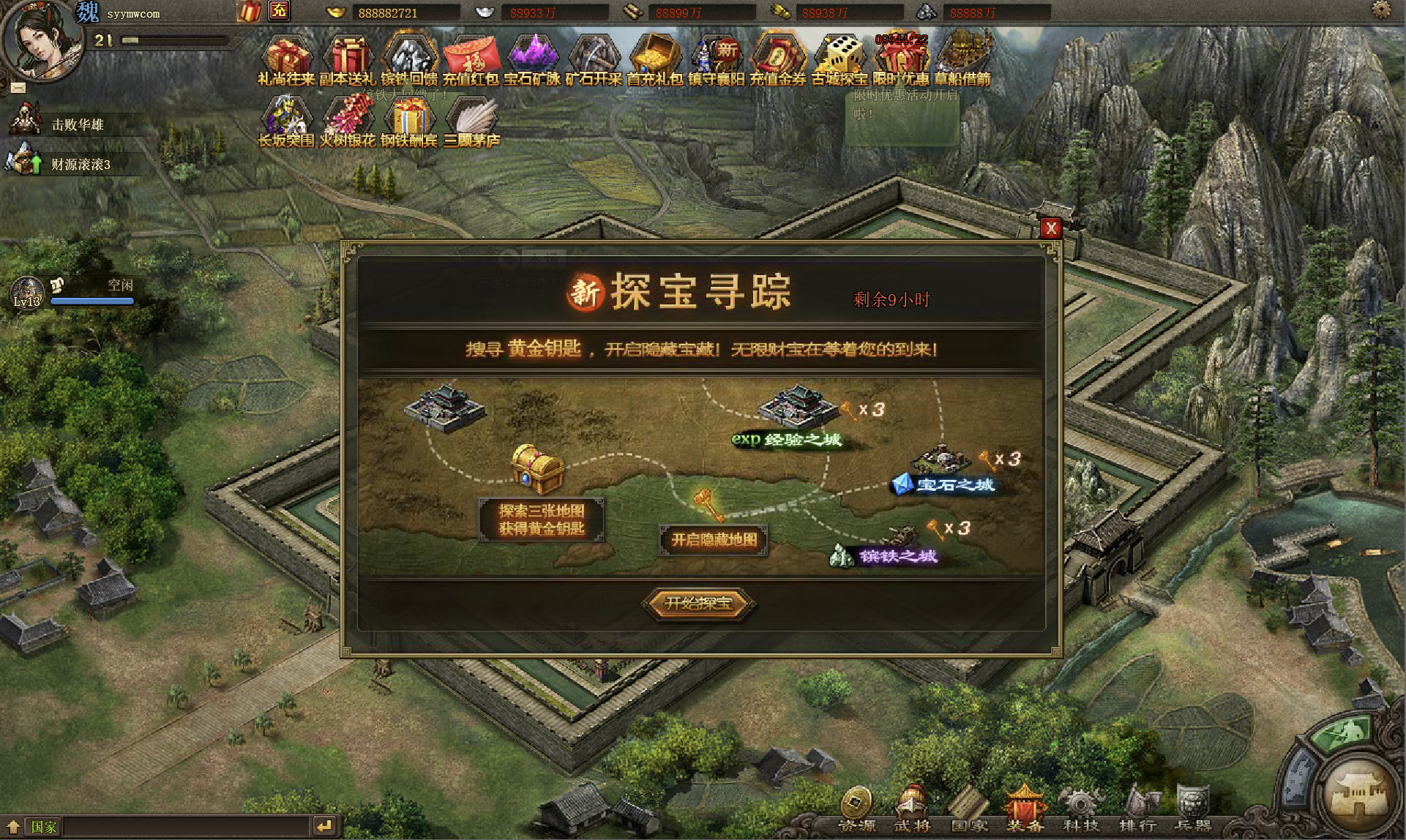Open the 武将 generals menu
Image resolution: width=1406 pixels, height=840 pixels.
point(912,809)
